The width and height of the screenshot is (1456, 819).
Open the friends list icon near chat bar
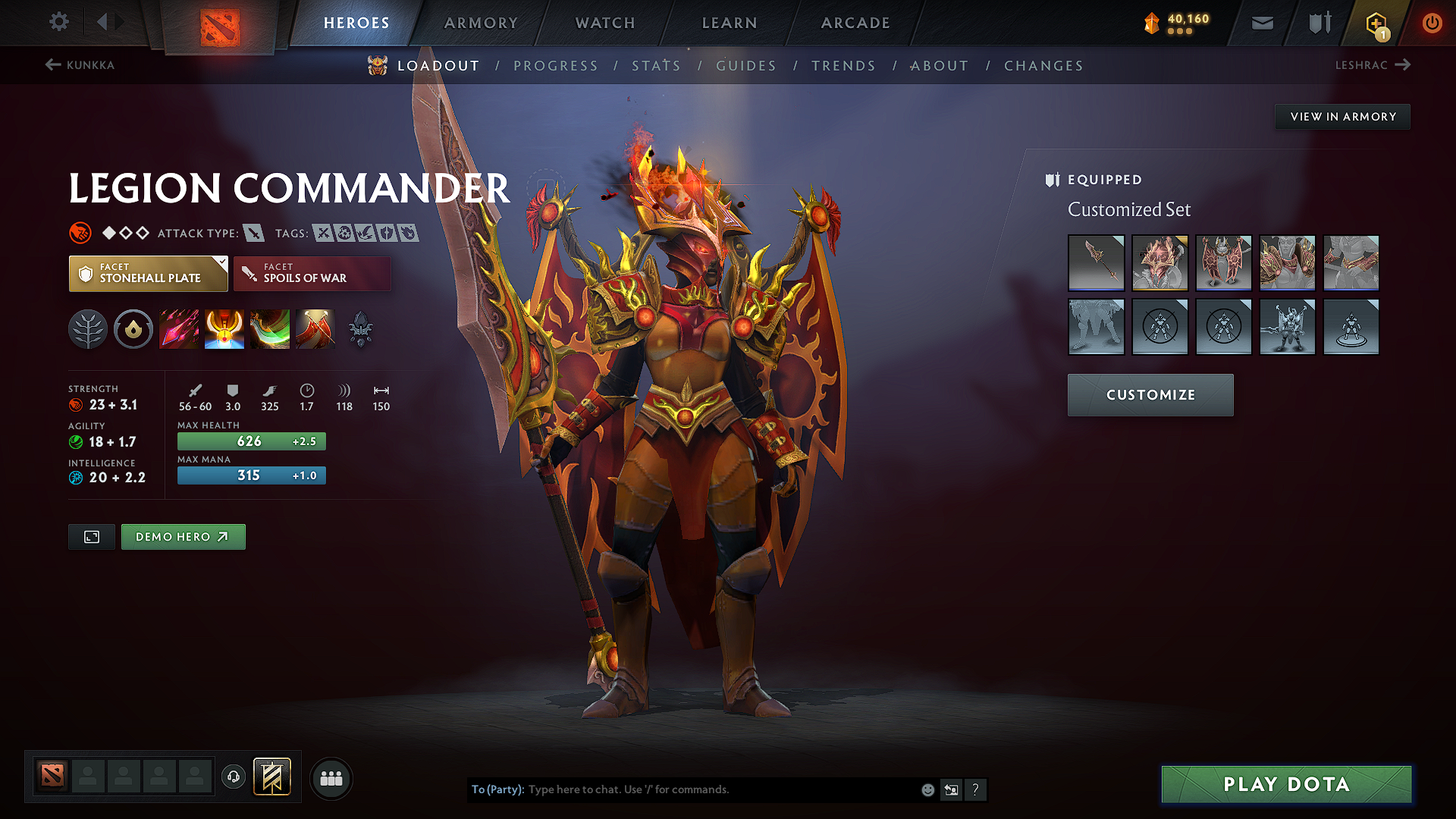click(x=331, y=778)
